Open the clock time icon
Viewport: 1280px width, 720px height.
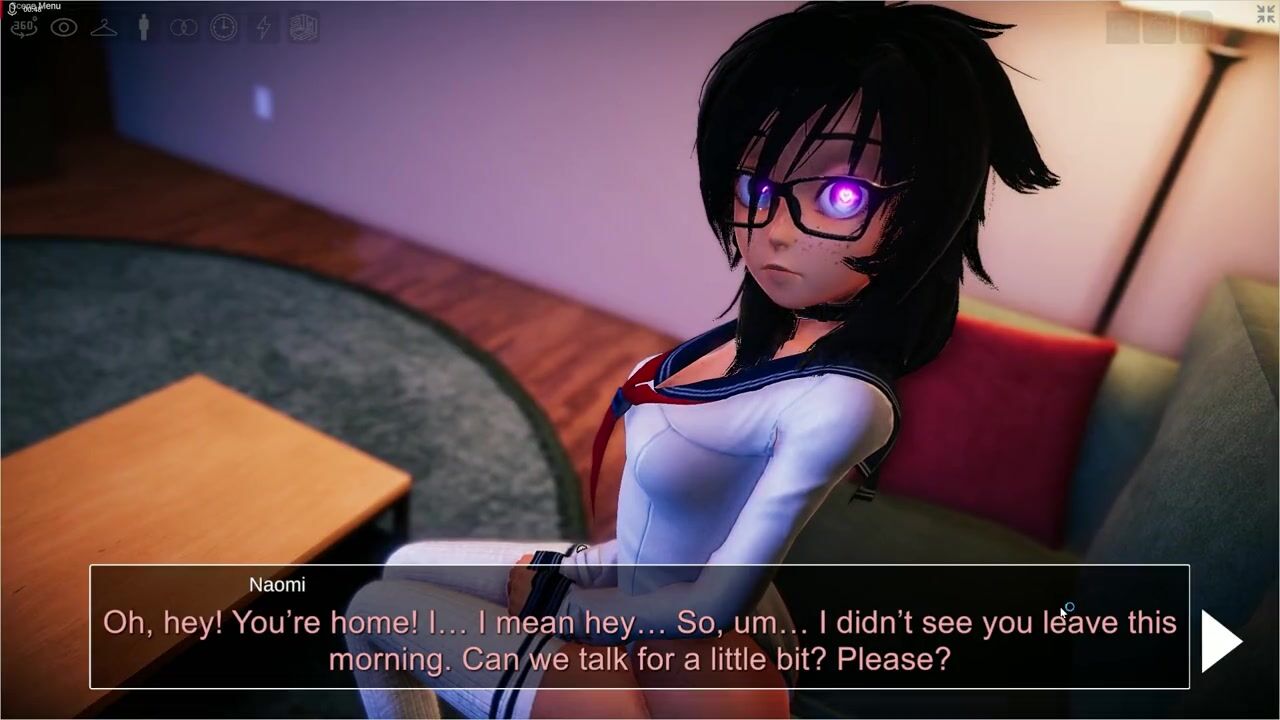point(224,28)
